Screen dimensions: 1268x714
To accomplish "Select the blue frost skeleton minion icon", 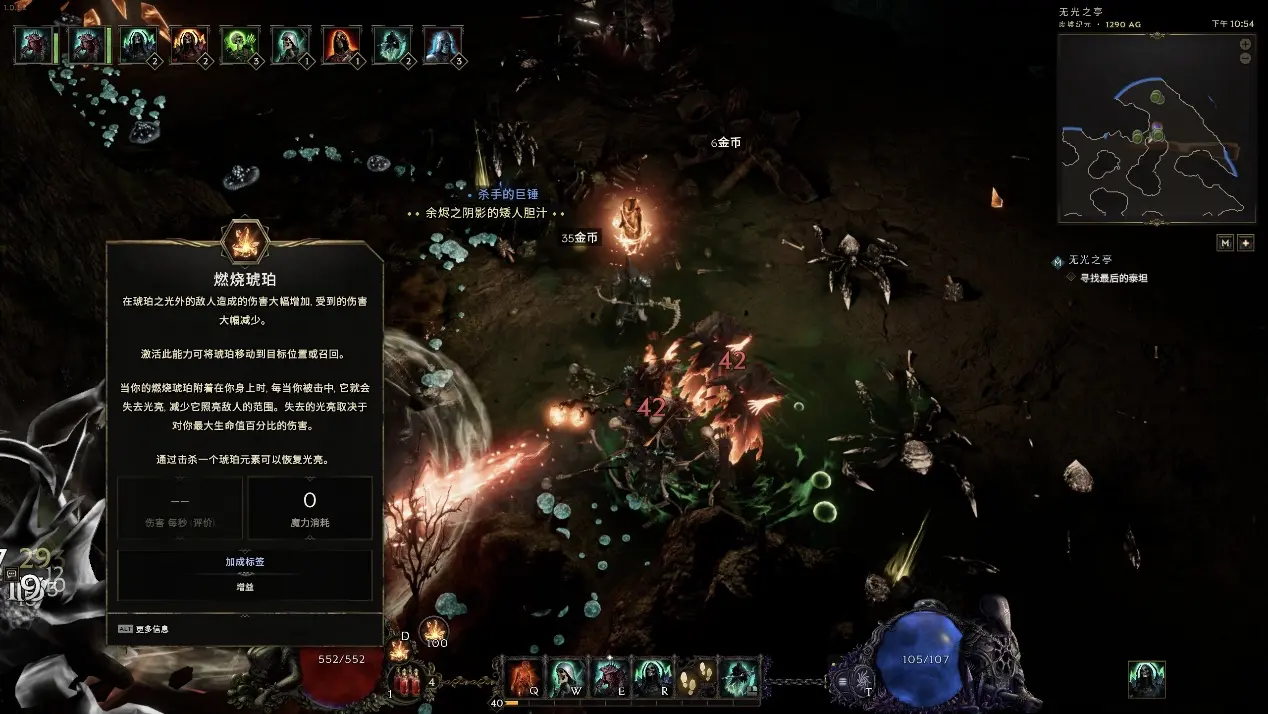I will click(443, 46).
